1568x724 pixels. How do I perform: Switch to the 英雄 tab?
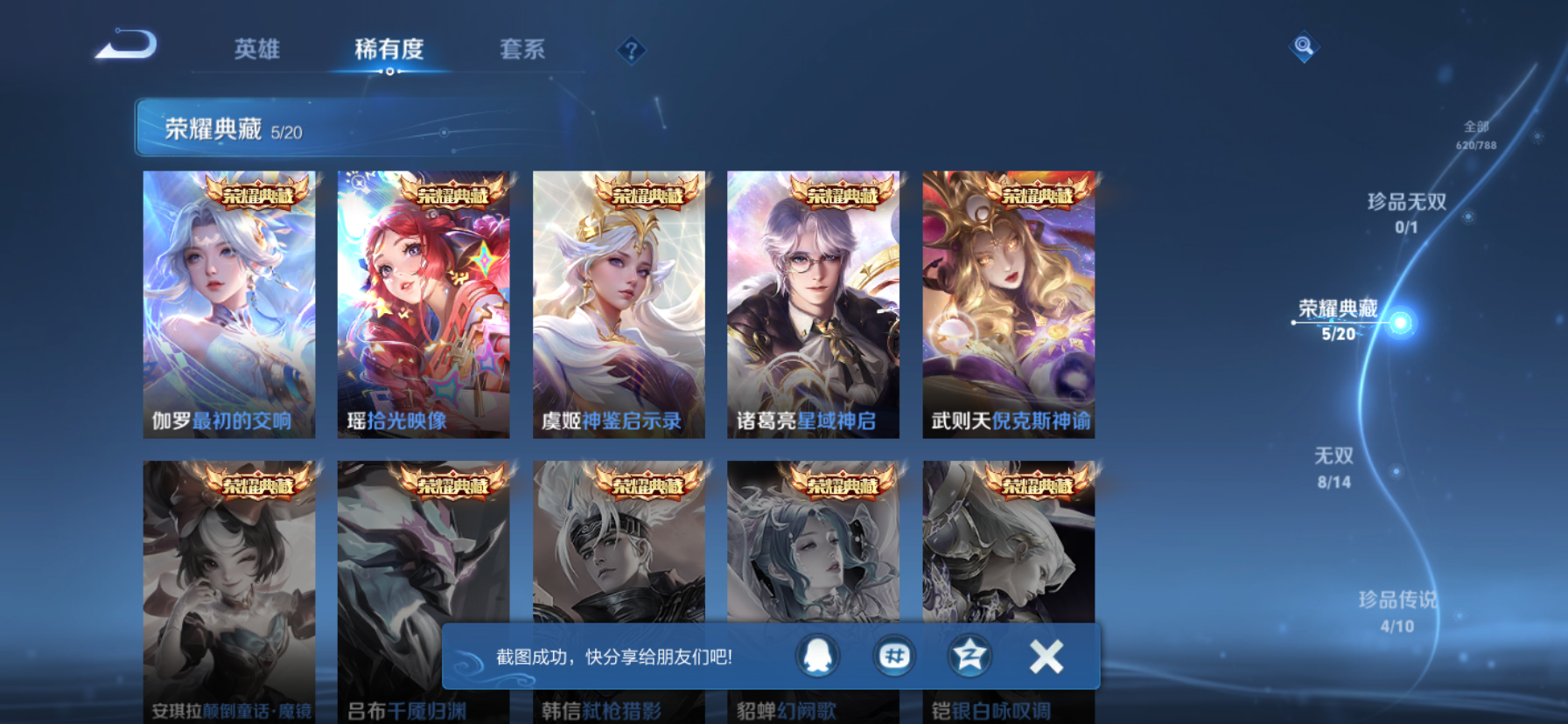pyautogui.click(x=255, y=50)
